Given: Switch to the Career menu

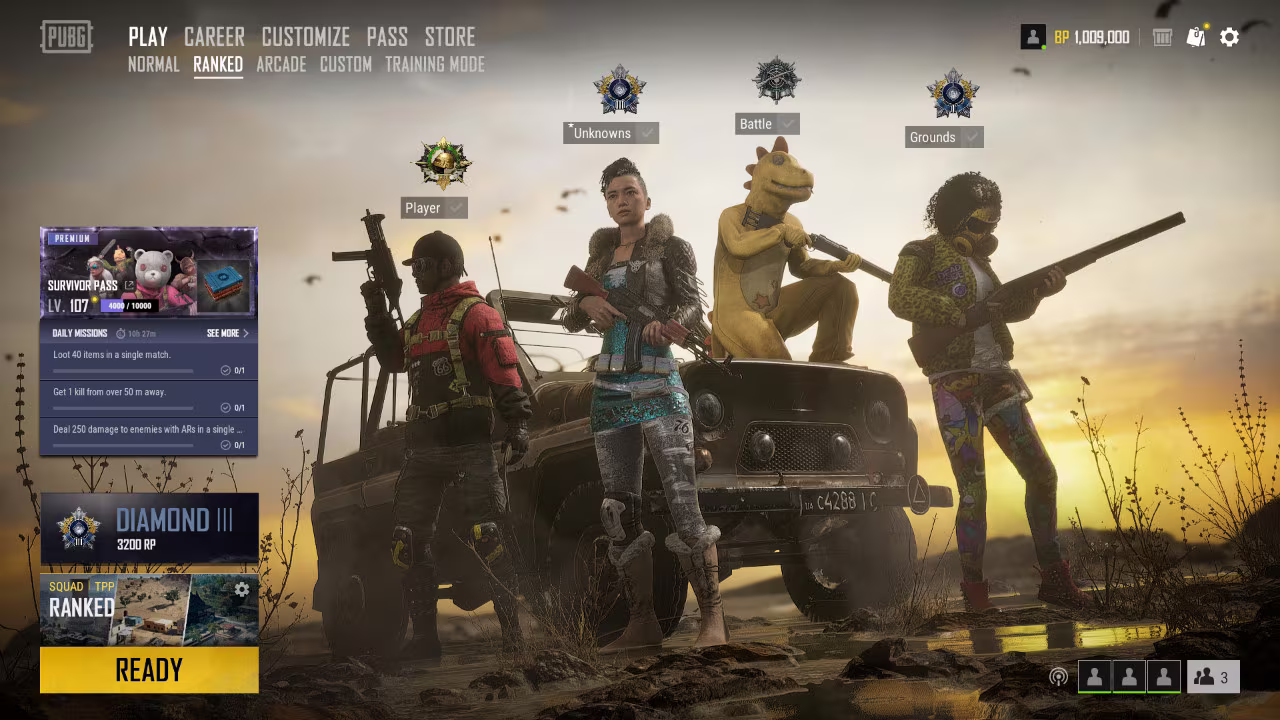Looking at the screenshot, I should pyautogui.click(x=214, y=37).
